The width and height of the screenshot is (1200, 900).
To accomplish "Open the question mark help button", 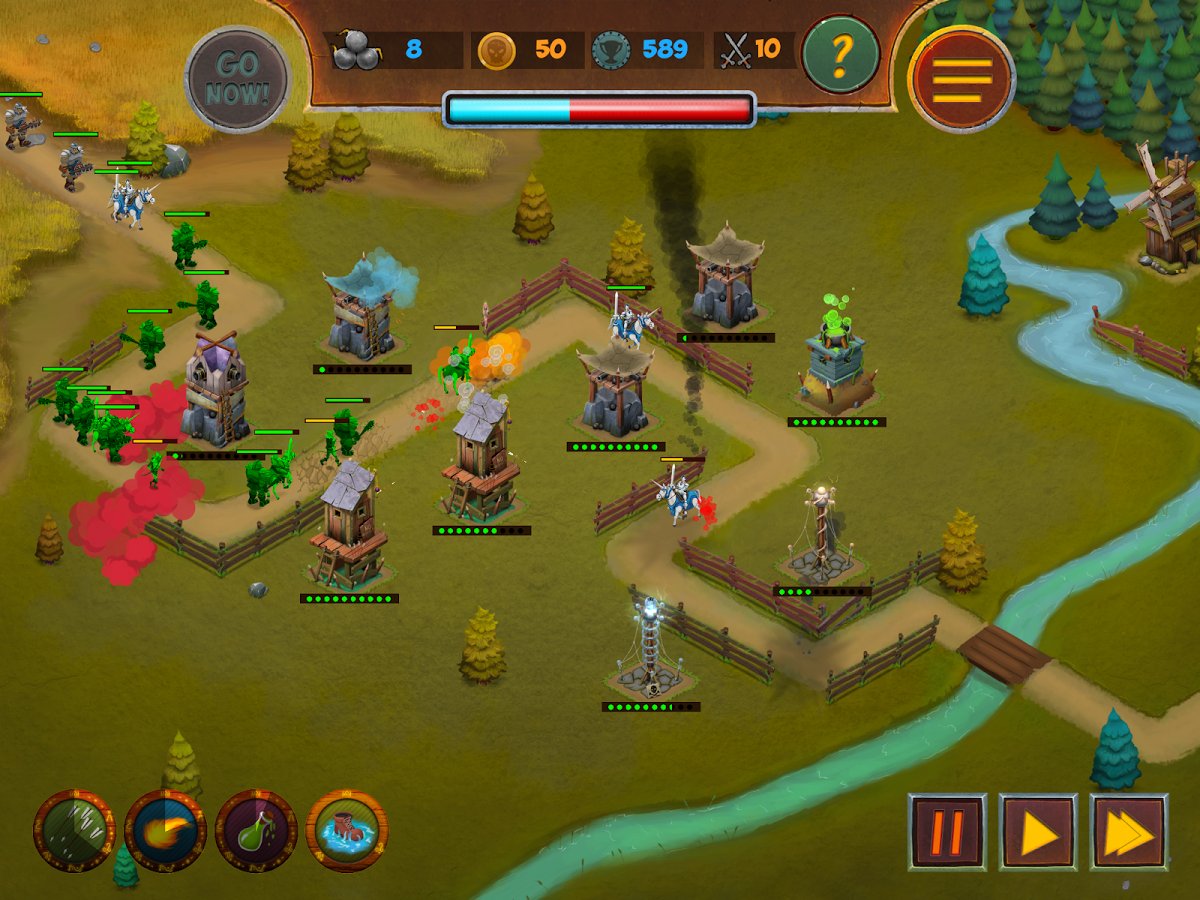I will [840, 54].
